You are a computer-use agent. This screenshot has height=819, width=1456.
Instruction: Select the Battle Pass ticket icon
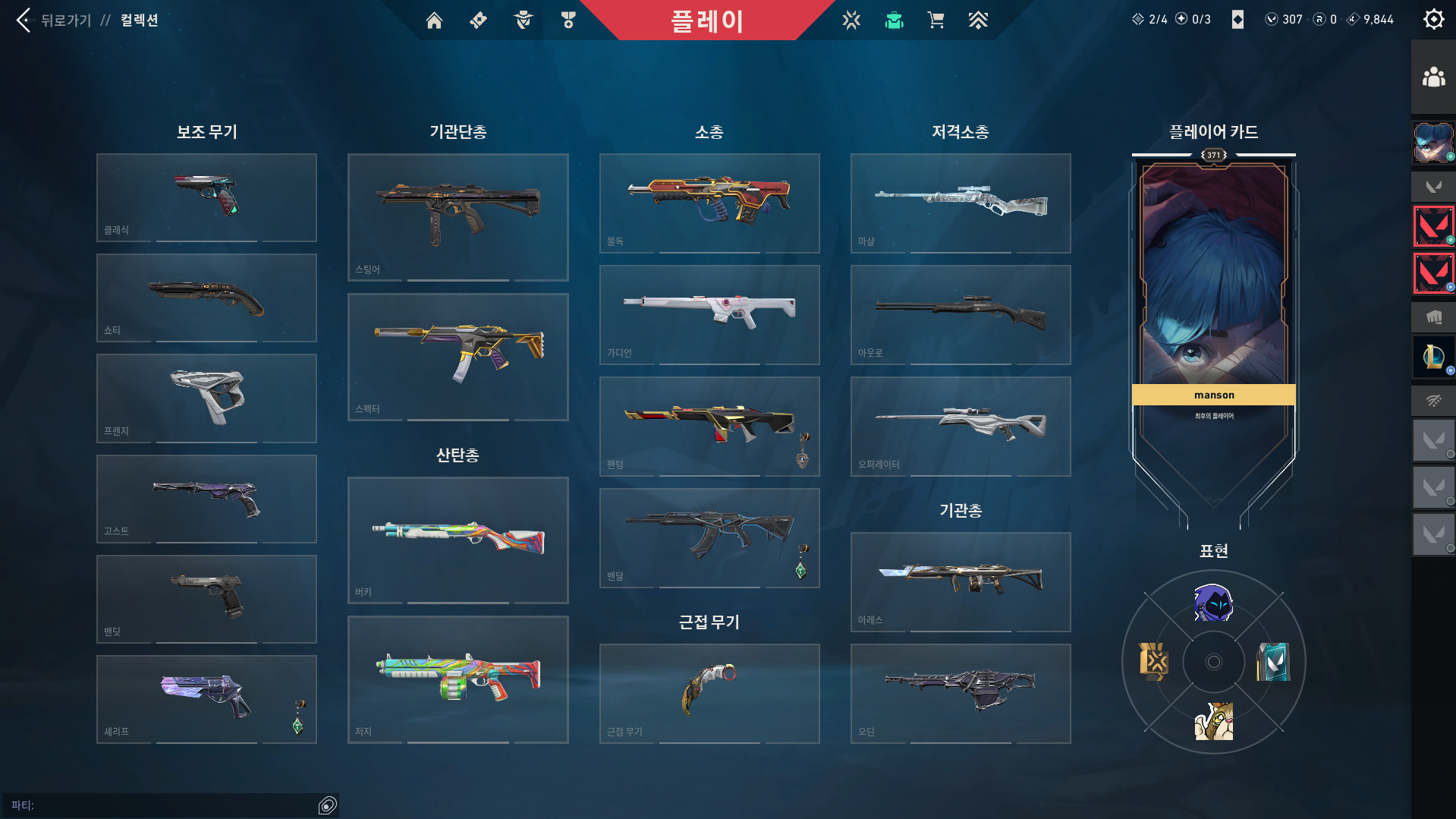(x=478, y=20)
